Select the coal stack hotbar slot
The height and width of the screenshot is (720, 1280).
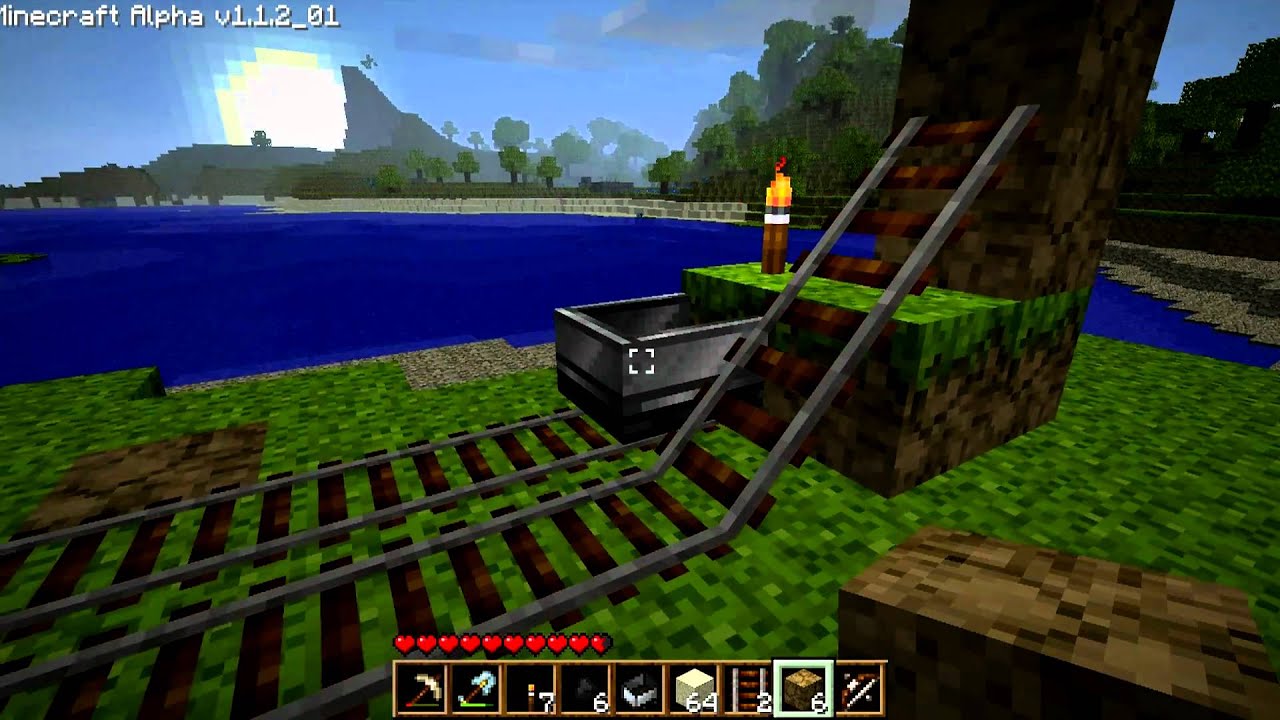click(584, 688)
